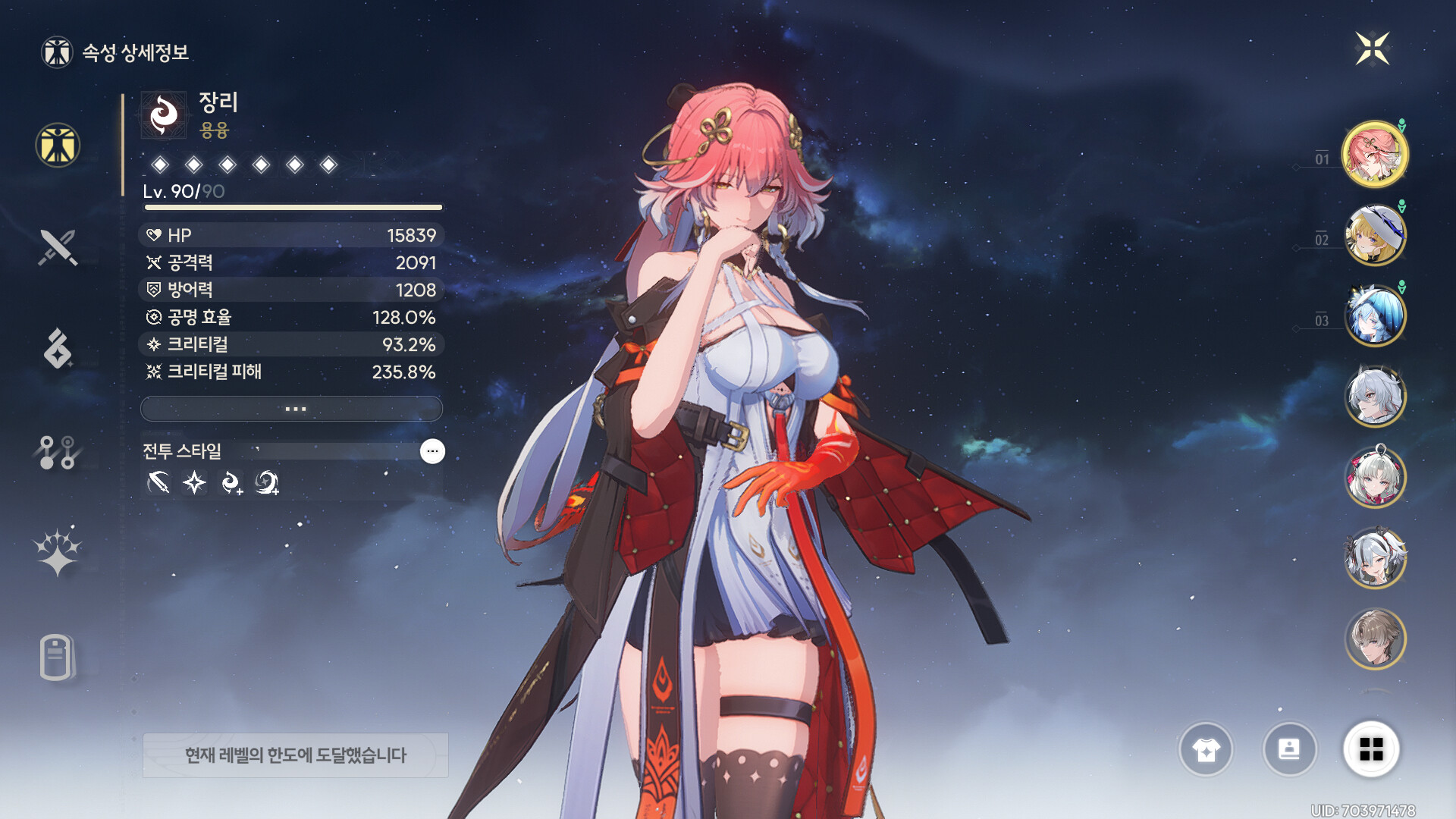
Task: Select pink-haired Changli portrait in slot 01
Action: point(1374,155)
